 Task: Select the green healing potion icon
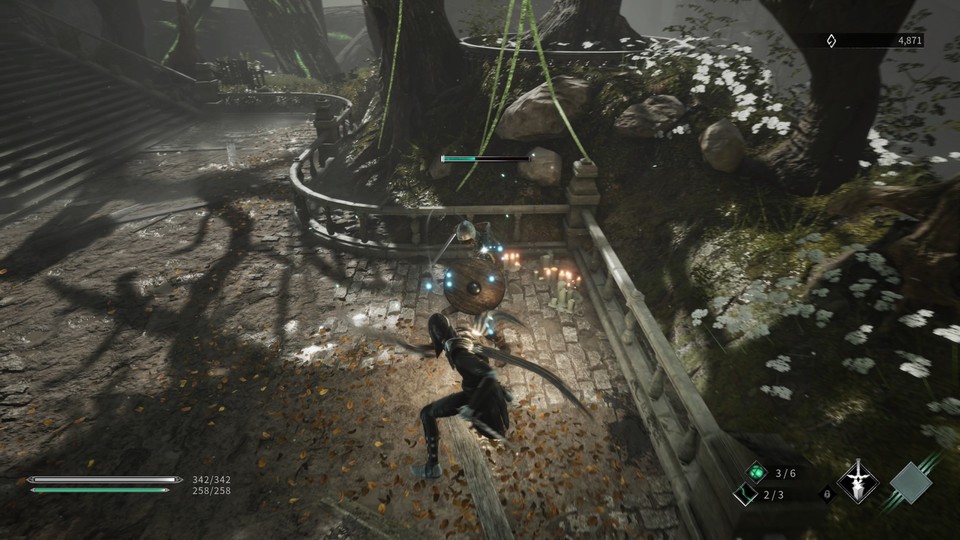tap(756, 473)
